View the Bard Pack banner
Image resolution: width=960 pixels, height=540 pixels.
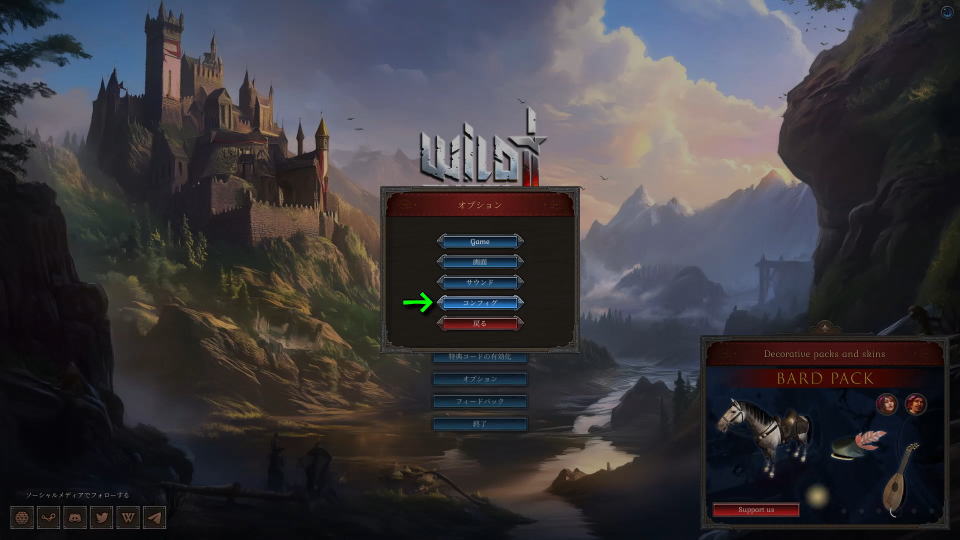click(x=825, y=379)
